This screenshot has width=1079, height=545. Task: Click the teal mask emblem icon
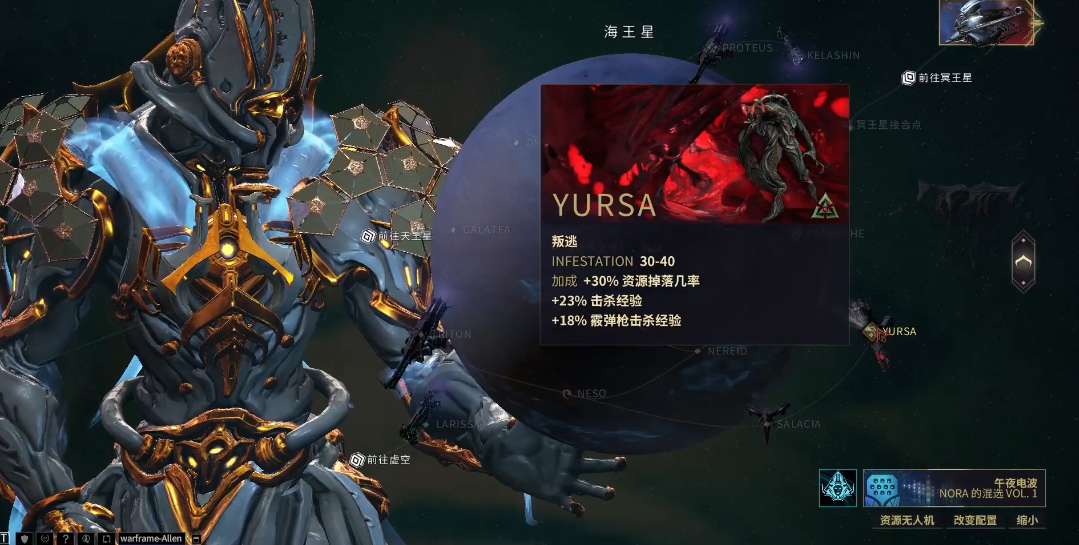[x=837, y=488]
